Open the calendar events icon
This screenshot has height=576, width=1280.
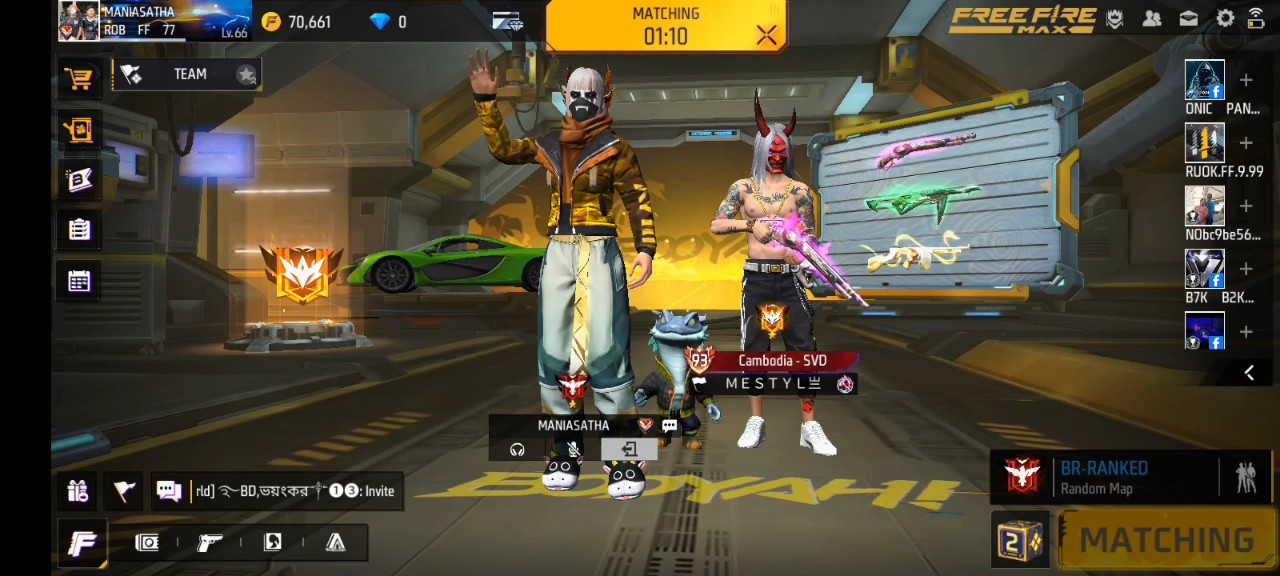[x=79, y=281]
